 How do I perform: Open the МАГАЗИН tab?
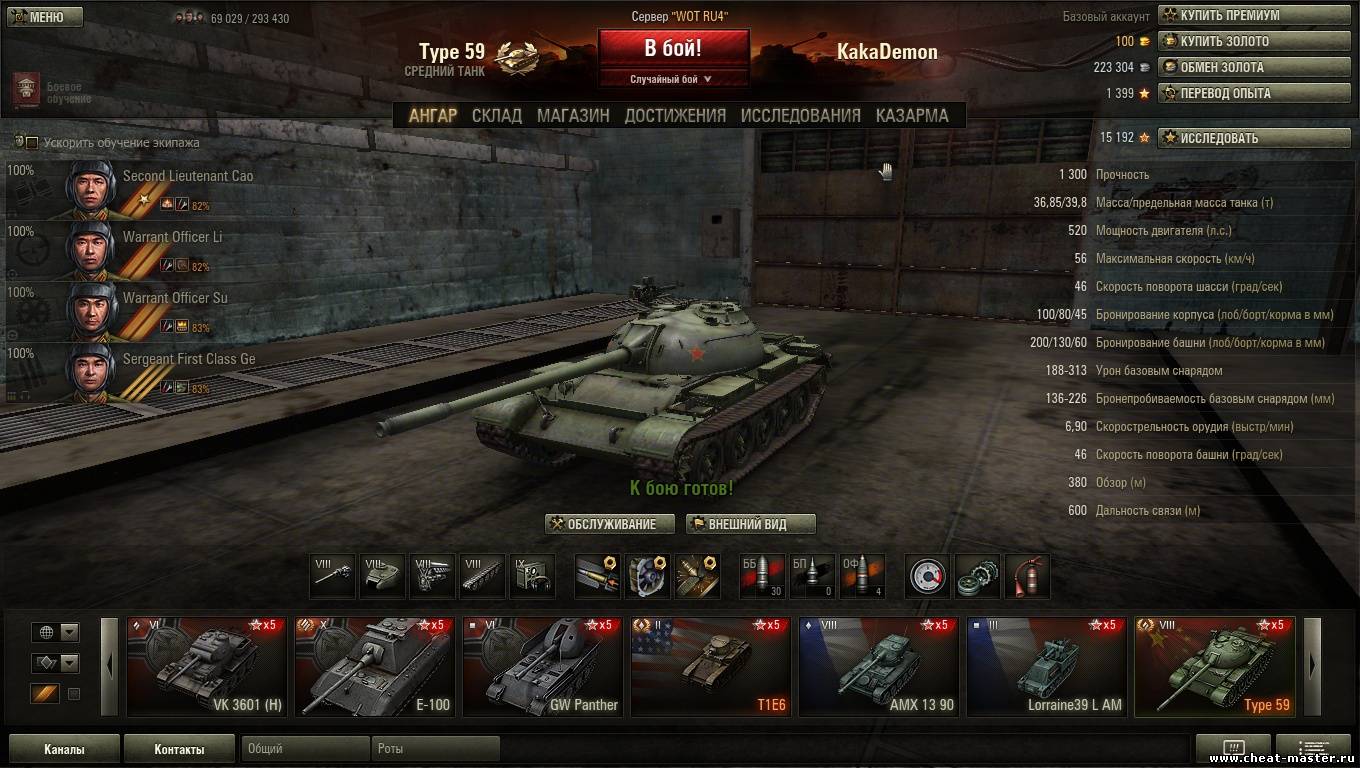pyautogui.click(x=573, y=115)
